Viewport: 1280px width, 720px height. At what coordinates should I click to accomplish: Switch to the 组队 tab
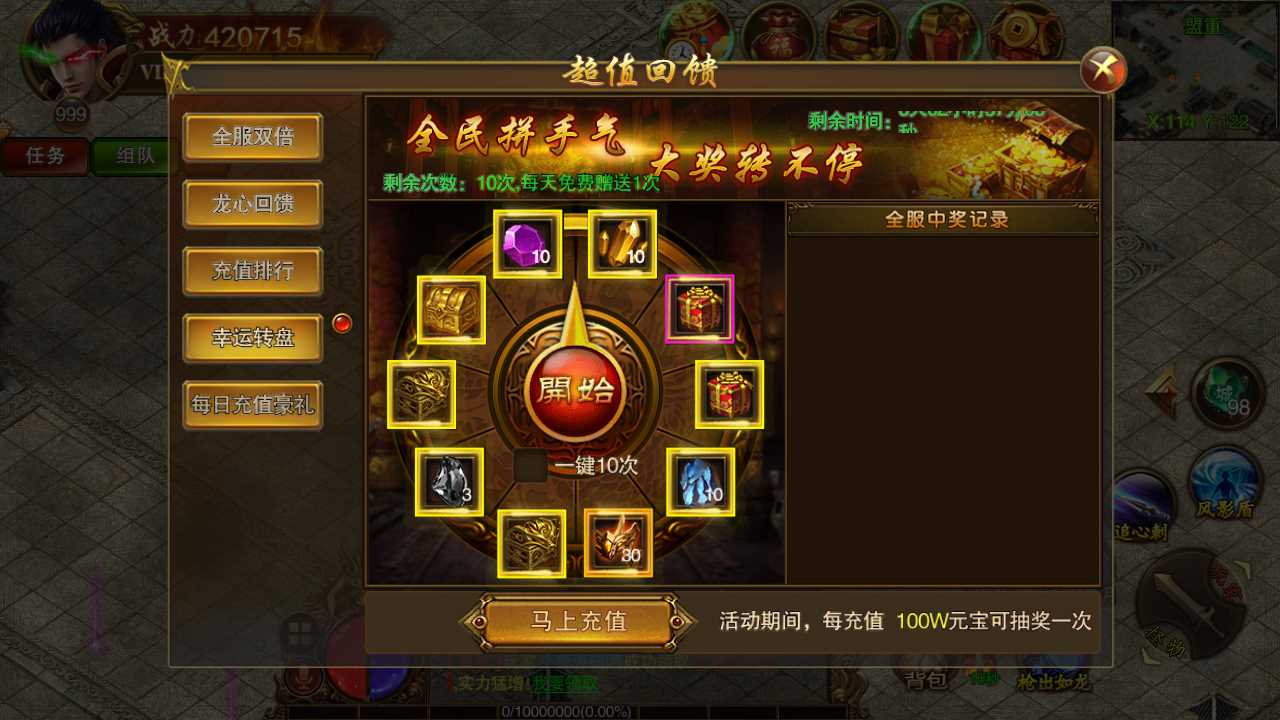point(133,157)
